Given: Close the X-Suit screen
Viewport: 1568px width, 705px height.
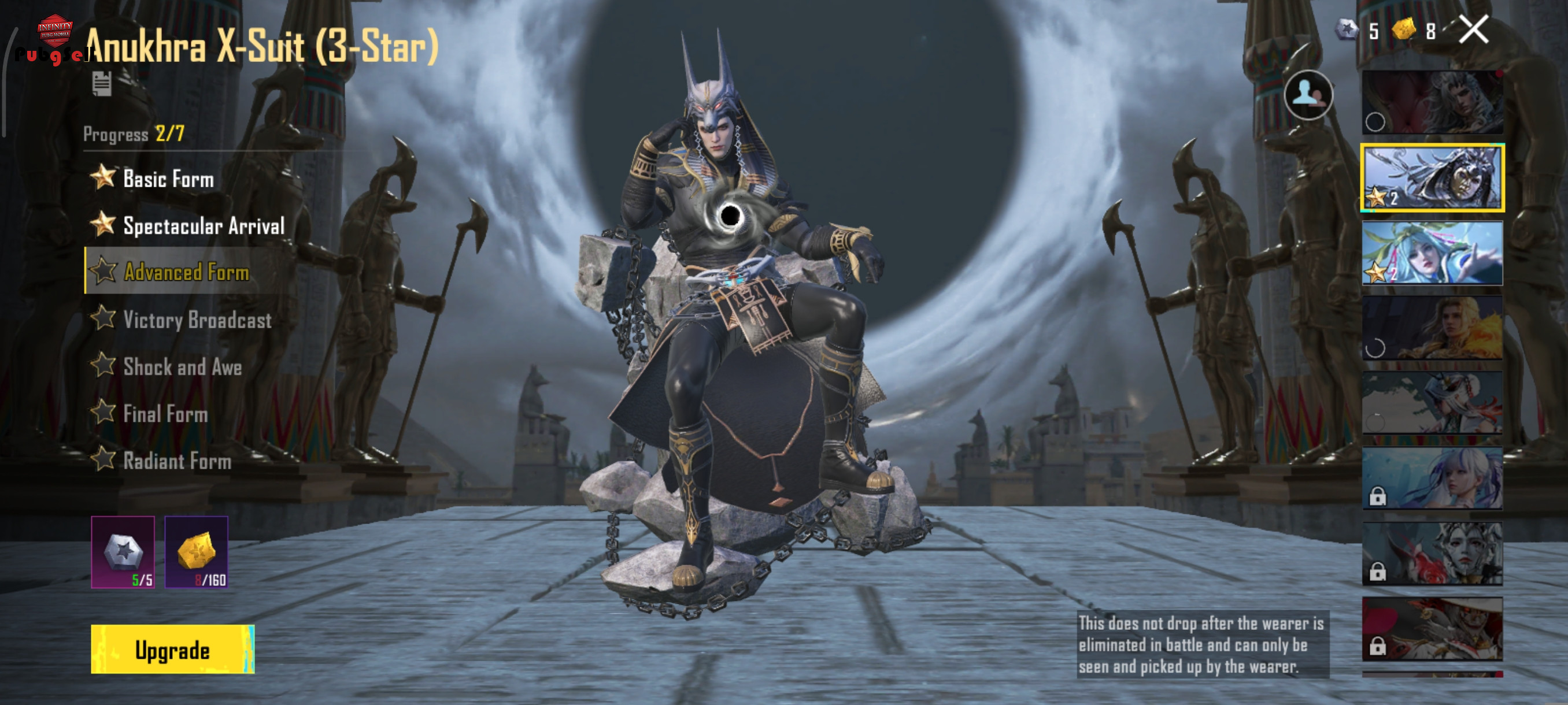Looking at the screenshot, I should [1473, 30].
